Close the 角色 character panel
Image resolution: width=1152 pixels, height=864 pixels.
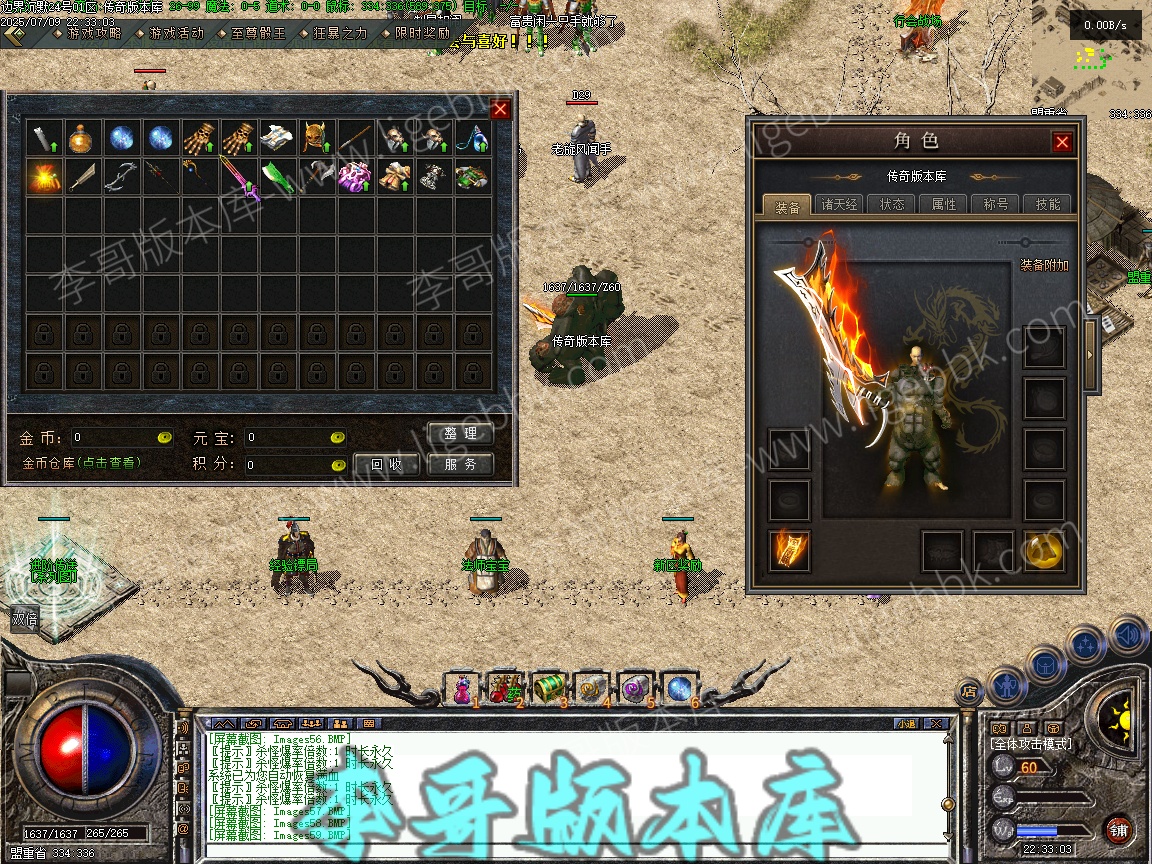(x=1062, y=143)
